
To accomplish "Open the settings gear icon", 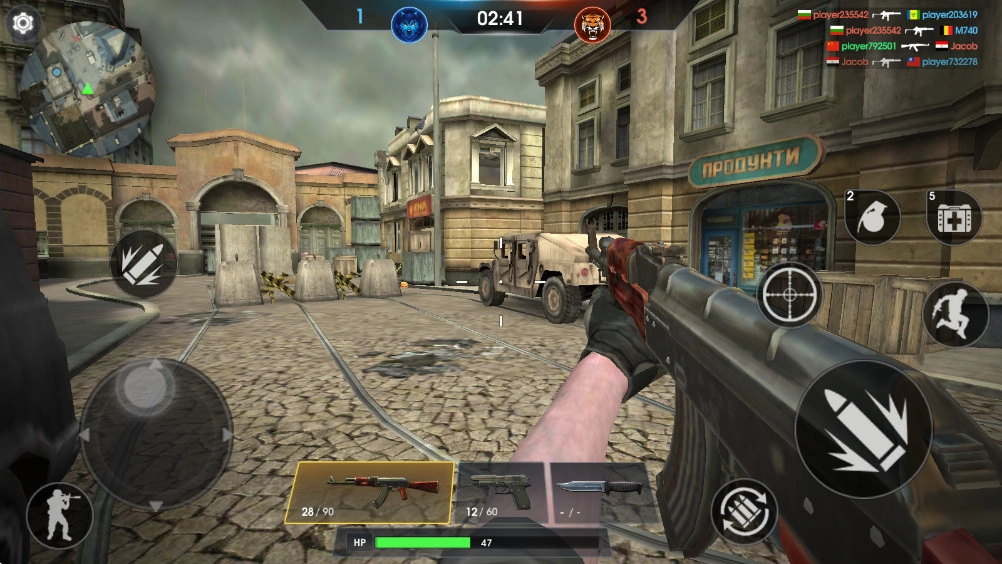I will point(22,22).
